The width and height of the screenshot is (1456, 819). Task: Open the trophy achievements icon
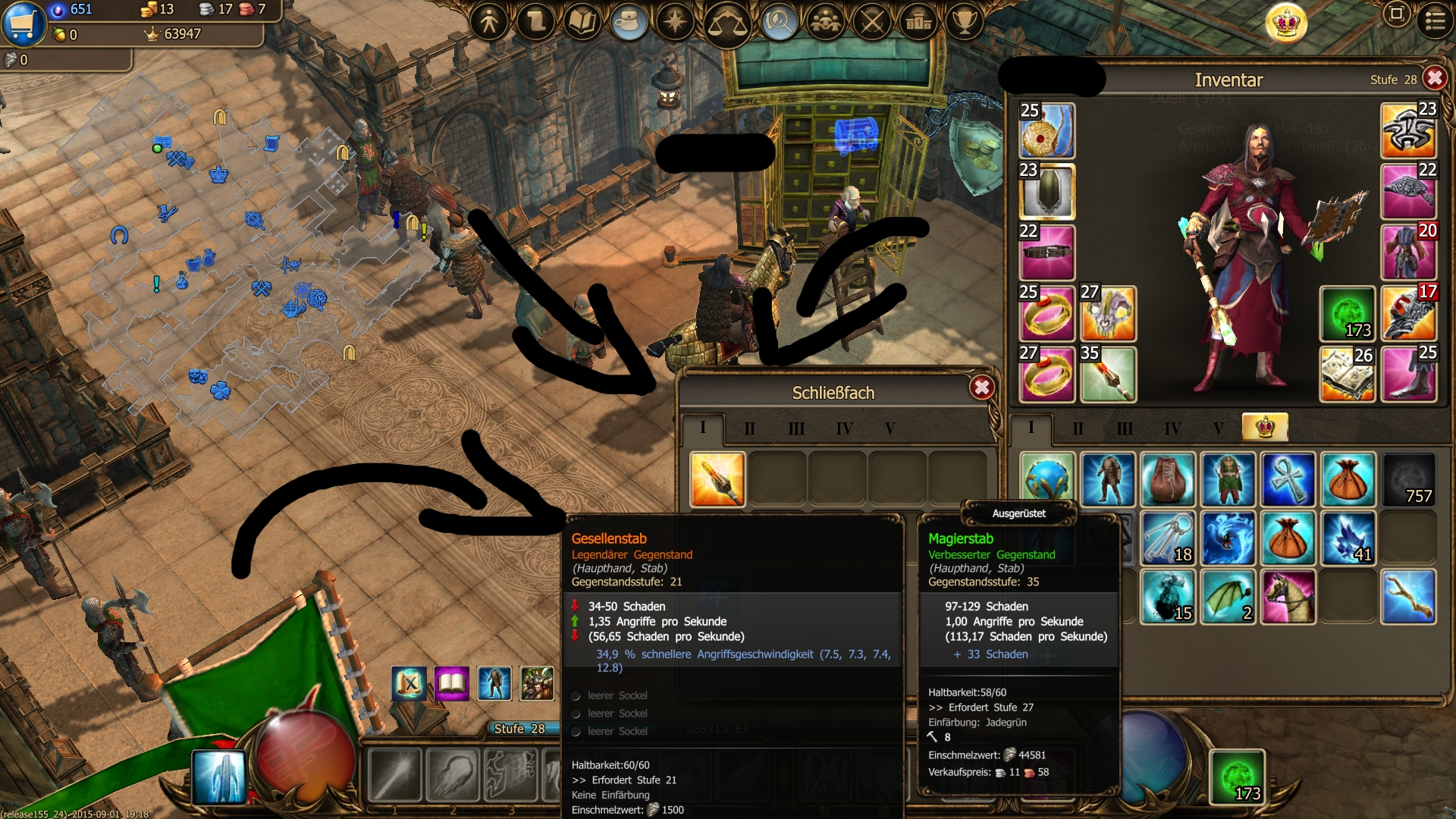965,21
